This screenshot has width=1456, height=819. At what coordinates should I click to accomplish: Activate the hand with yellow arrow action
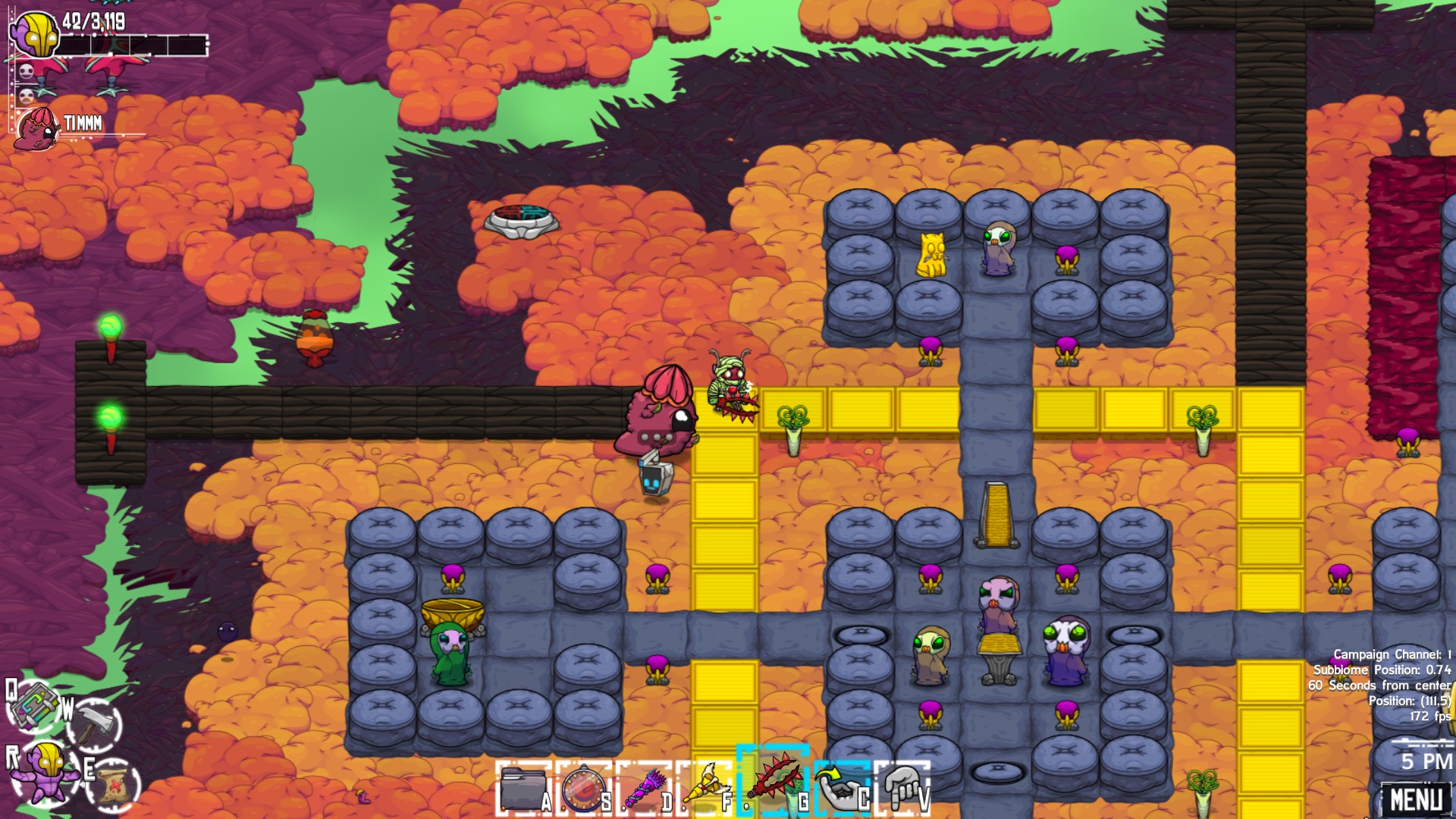pos(839,789)
